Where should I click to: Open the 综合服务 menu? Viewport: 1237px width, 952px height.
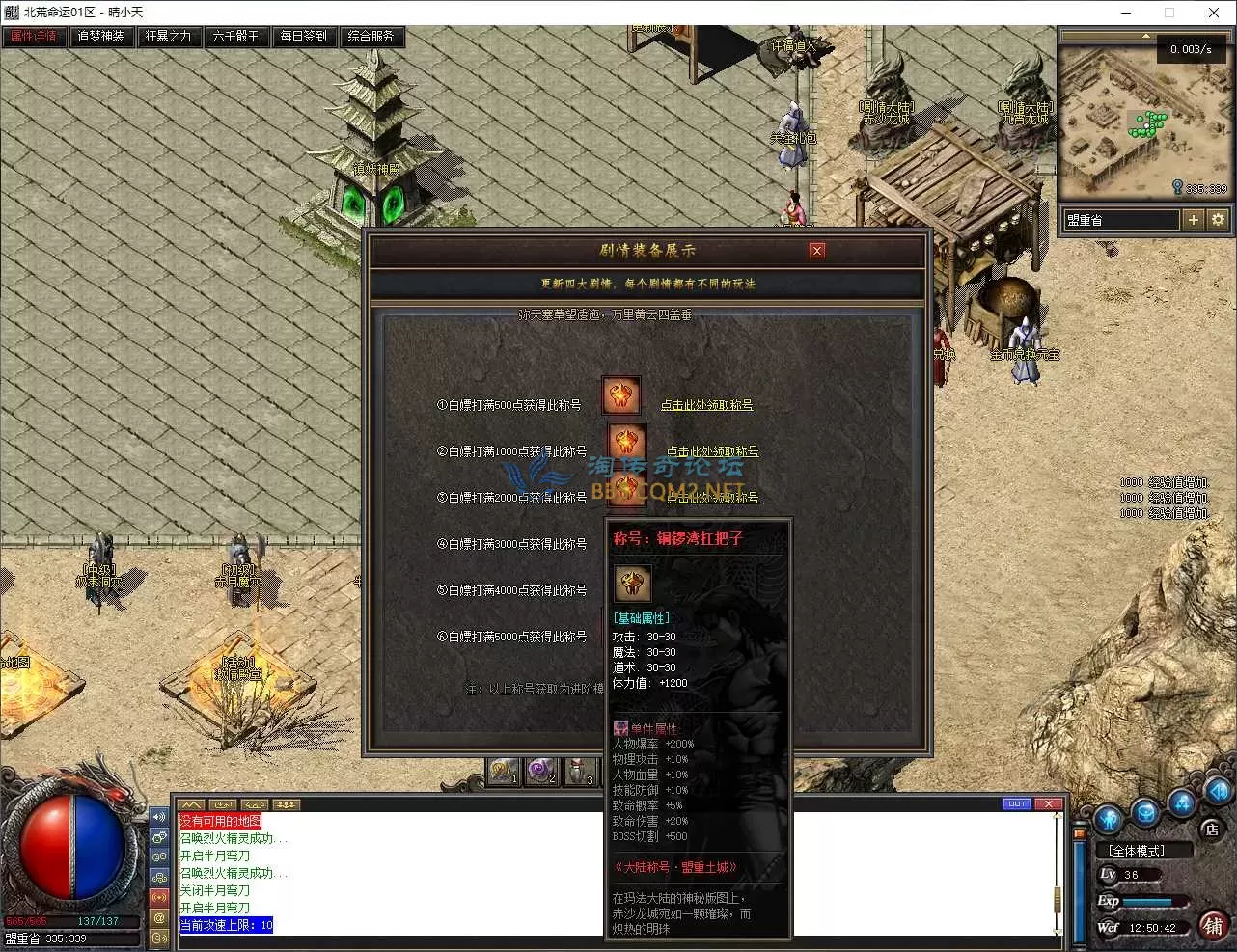click(371, 37)
